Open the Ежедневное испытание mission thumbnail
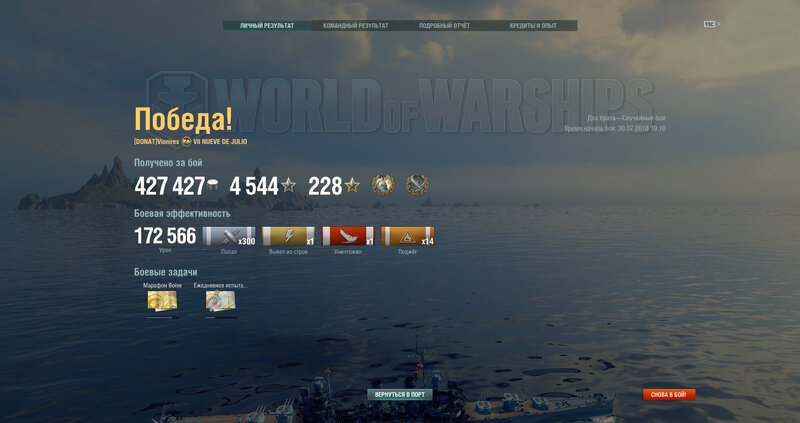Viewport: 800px width, 423px height. 220,302
